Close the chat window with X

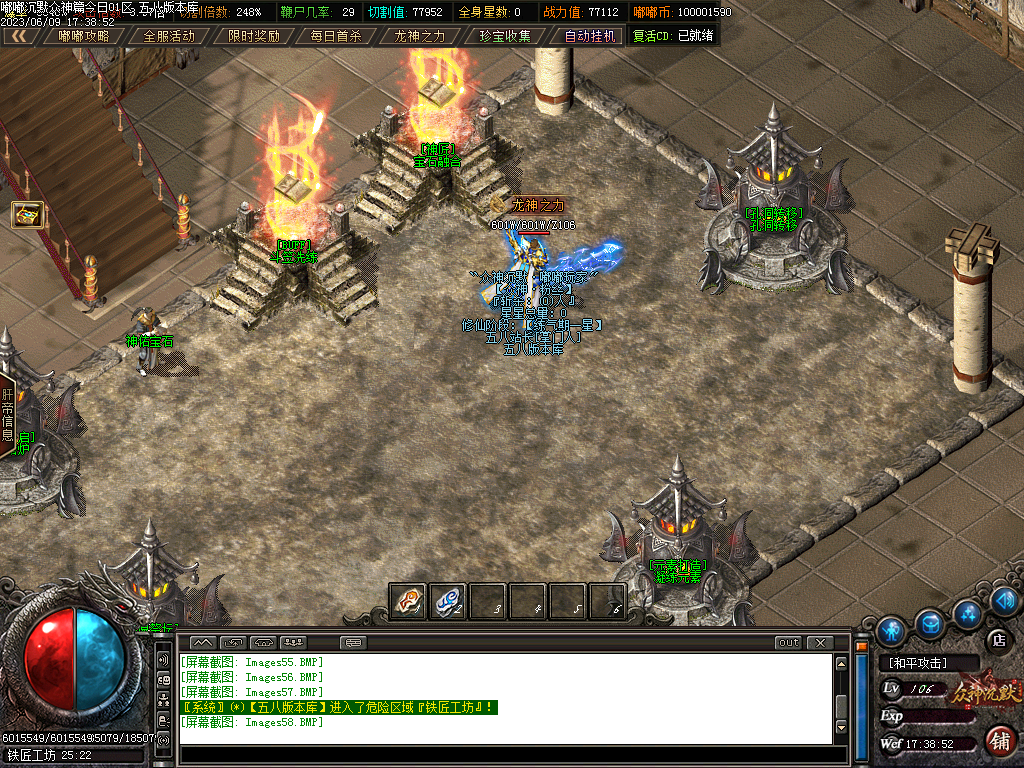point(820,642)
